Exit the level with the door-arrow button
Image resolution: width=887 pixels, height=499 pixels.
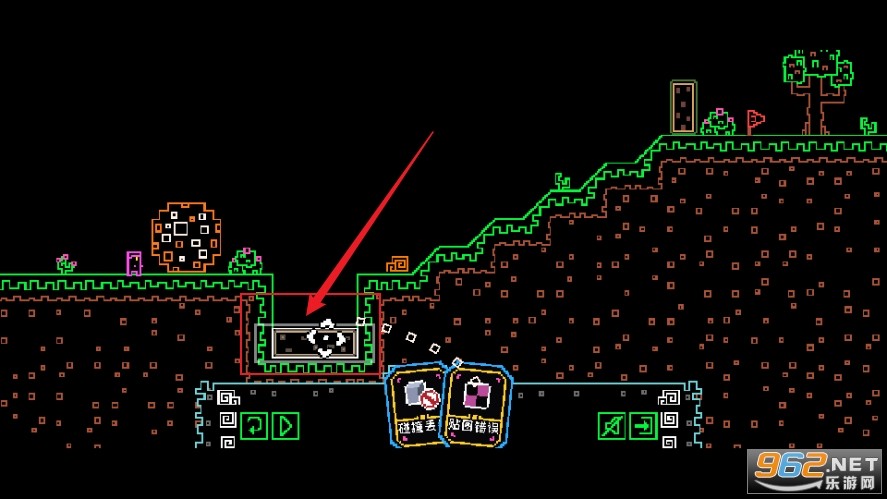[643, 426]
